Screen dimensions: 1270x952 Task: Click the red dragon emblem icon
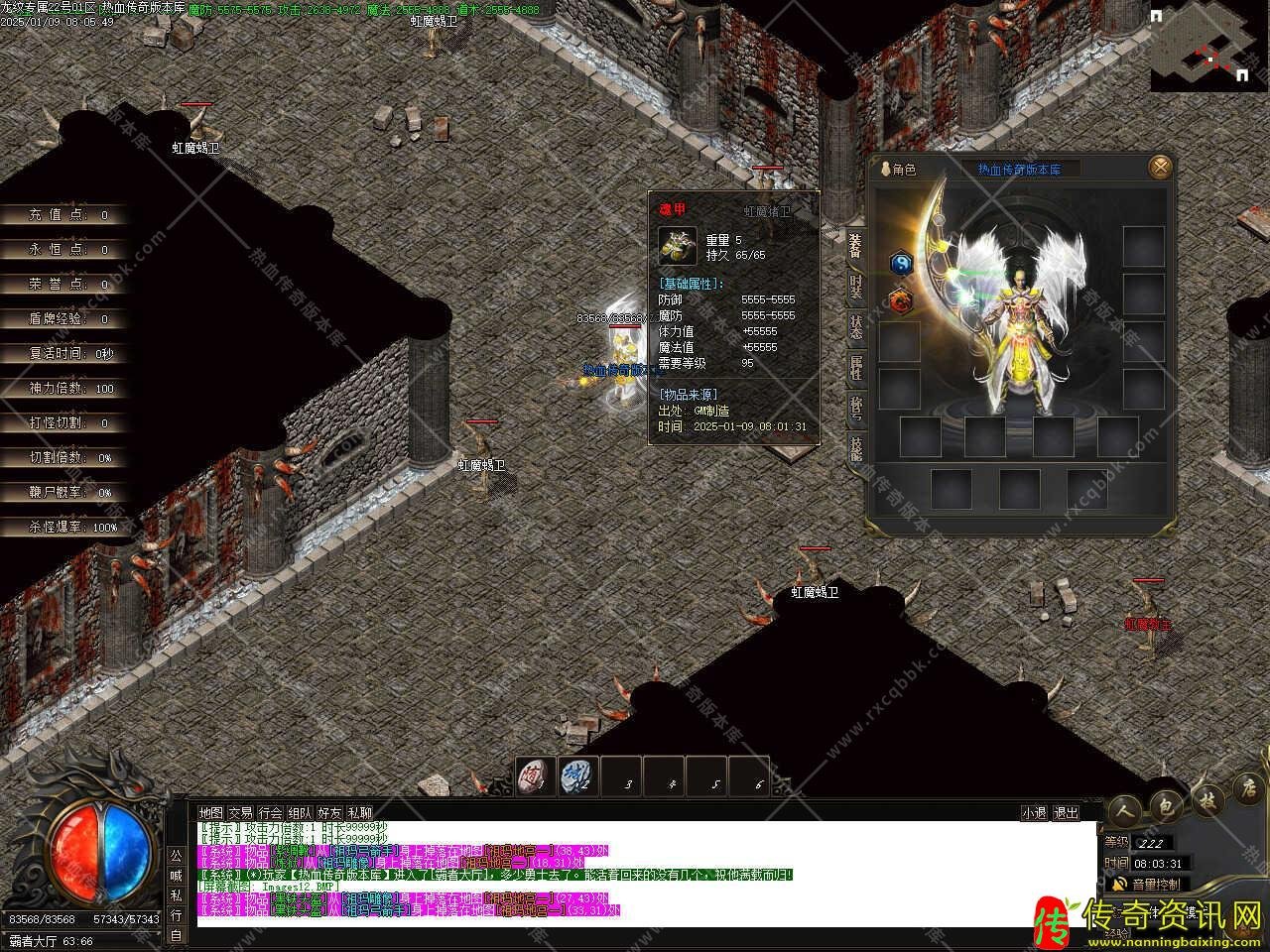click(x=901, y=299)
